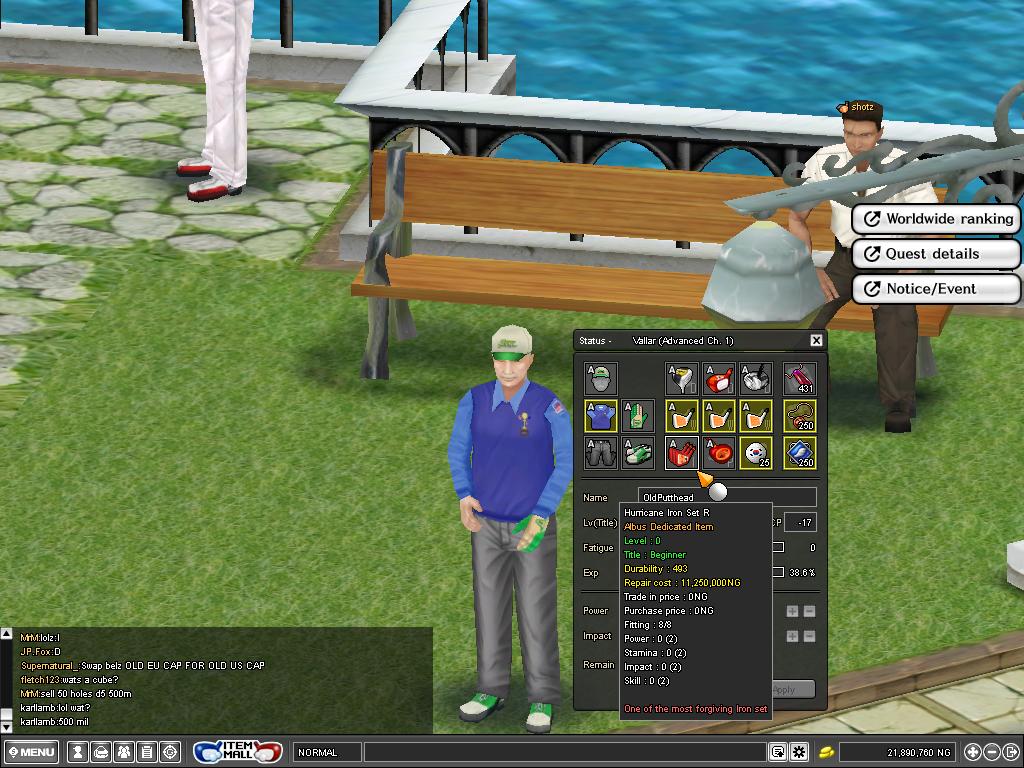
Task: Select the gray pants slot
Action: coord(600,453)
